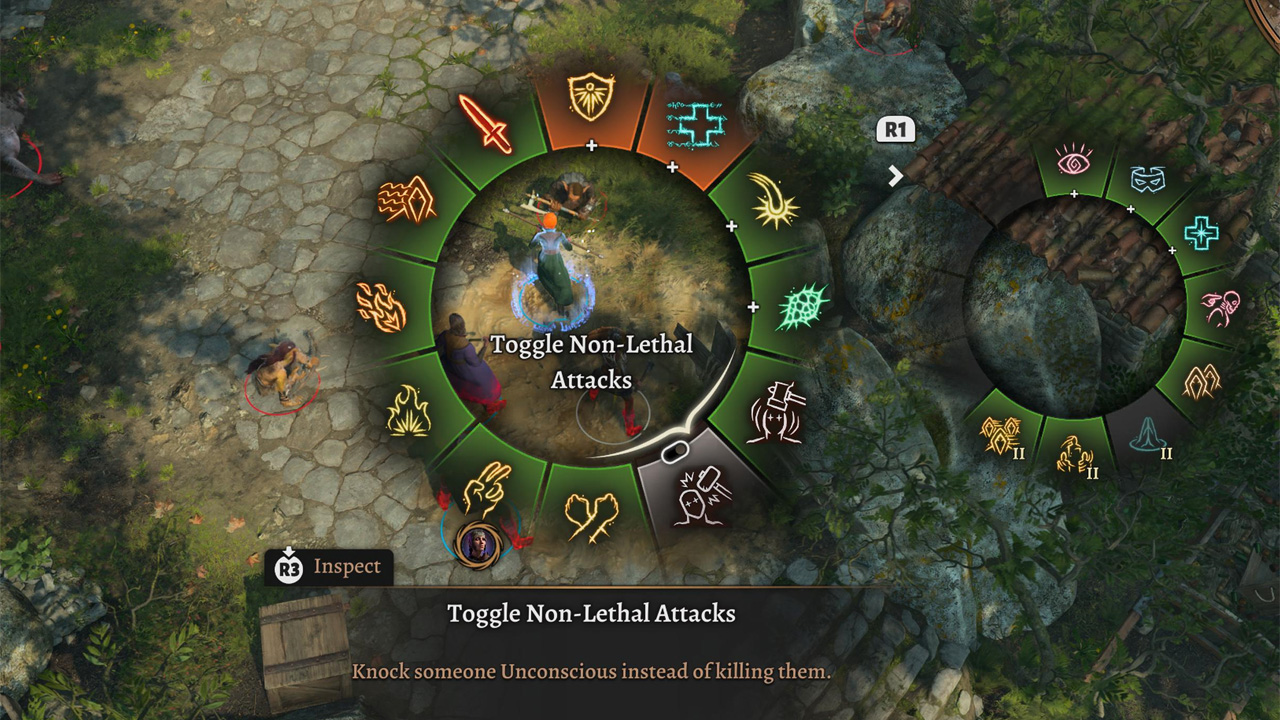Select the orange wavy-lined crystal icon
Viewport: 1280px width, 720px height.
(406, 200)
